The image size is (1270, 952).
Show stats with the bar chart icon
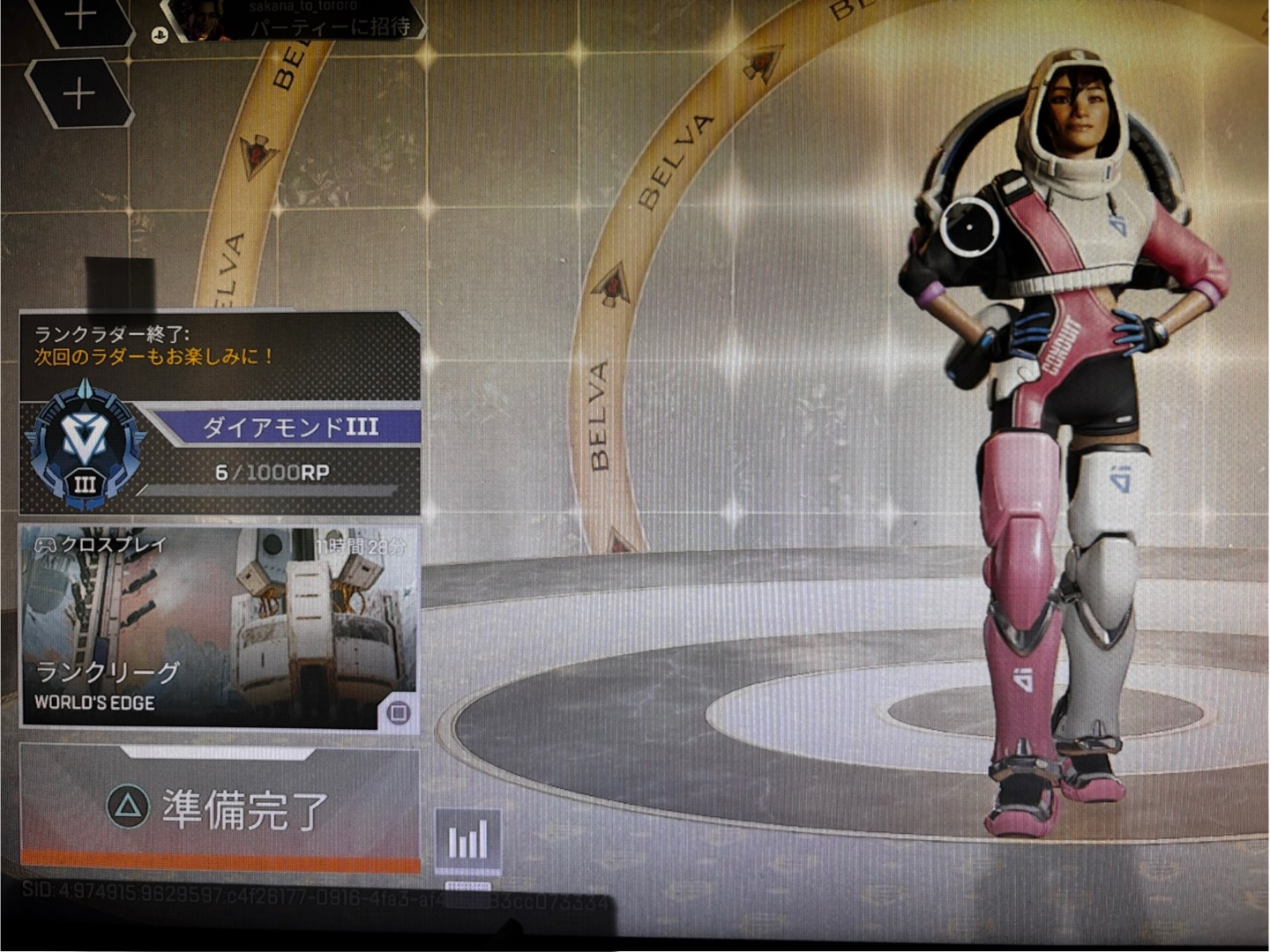[x=468, y=840]
